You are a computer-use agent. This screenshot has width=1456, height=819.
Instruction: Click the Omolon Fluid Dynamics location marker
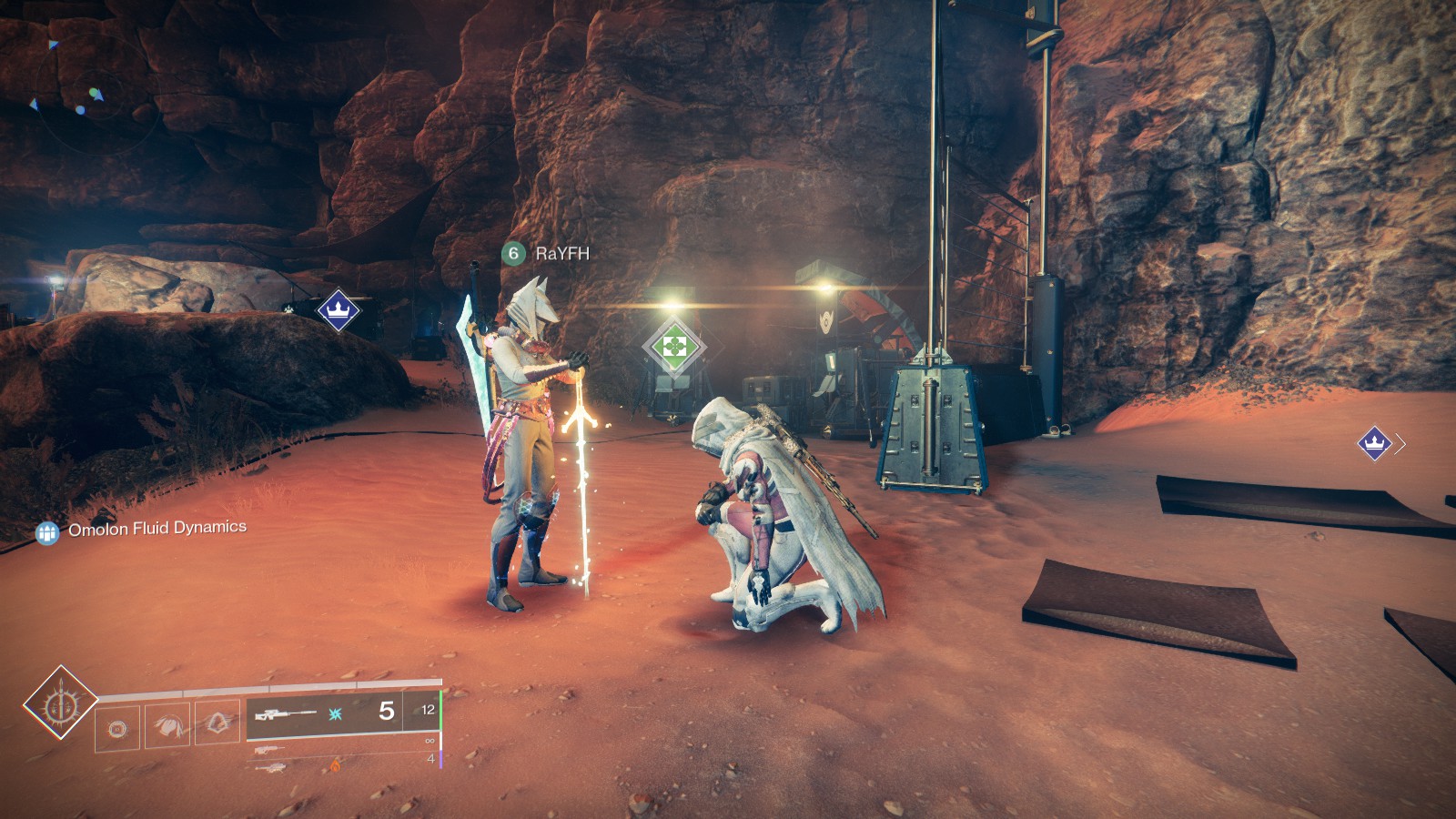click(x=47, y=532)
